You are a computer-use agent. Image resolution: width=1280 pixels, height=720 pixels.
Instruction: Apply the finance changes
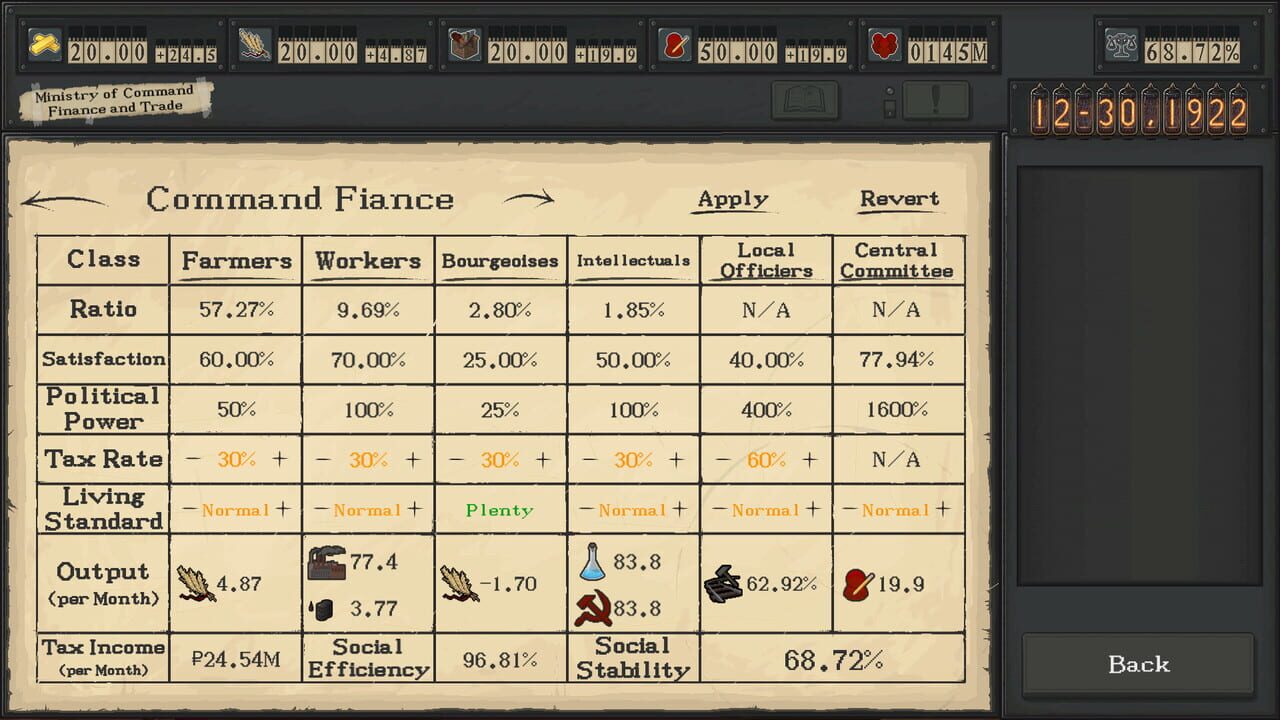(732, 199)
